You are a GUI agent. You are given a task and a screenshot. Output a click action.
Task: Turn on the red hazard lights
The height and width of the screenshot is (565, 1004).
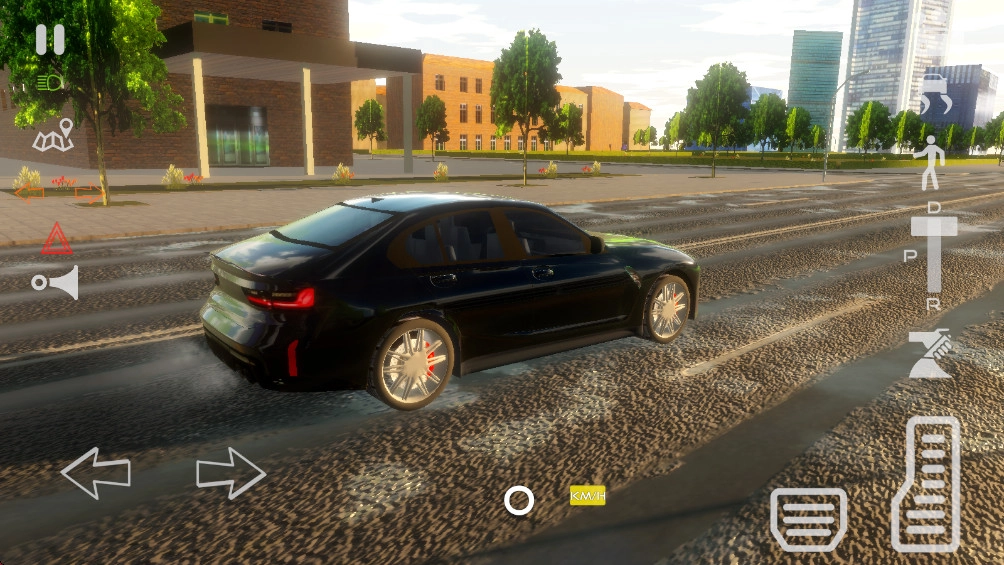56,239
